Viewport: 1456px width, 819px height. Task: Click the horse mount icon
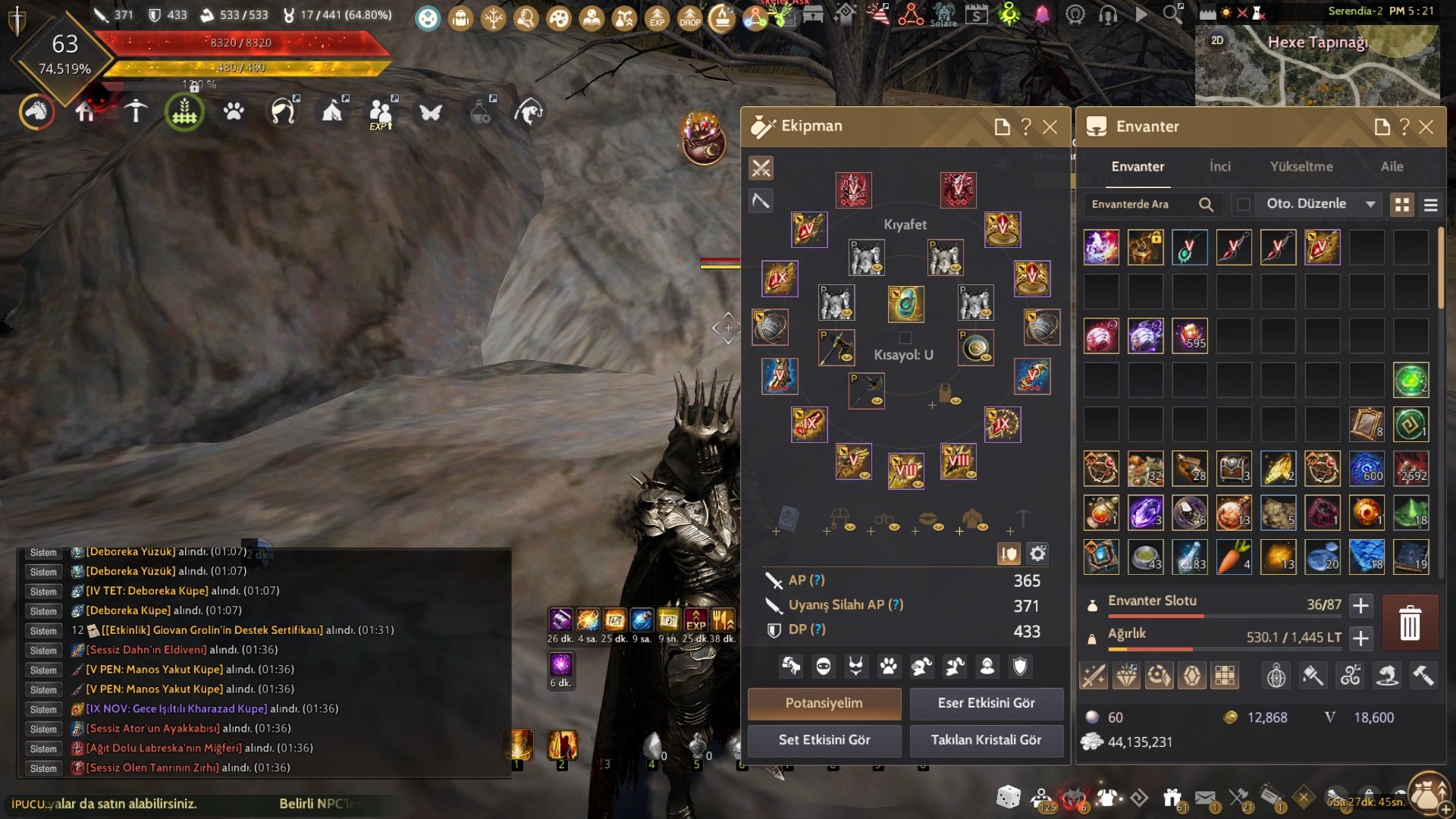[x=36, y=112]
